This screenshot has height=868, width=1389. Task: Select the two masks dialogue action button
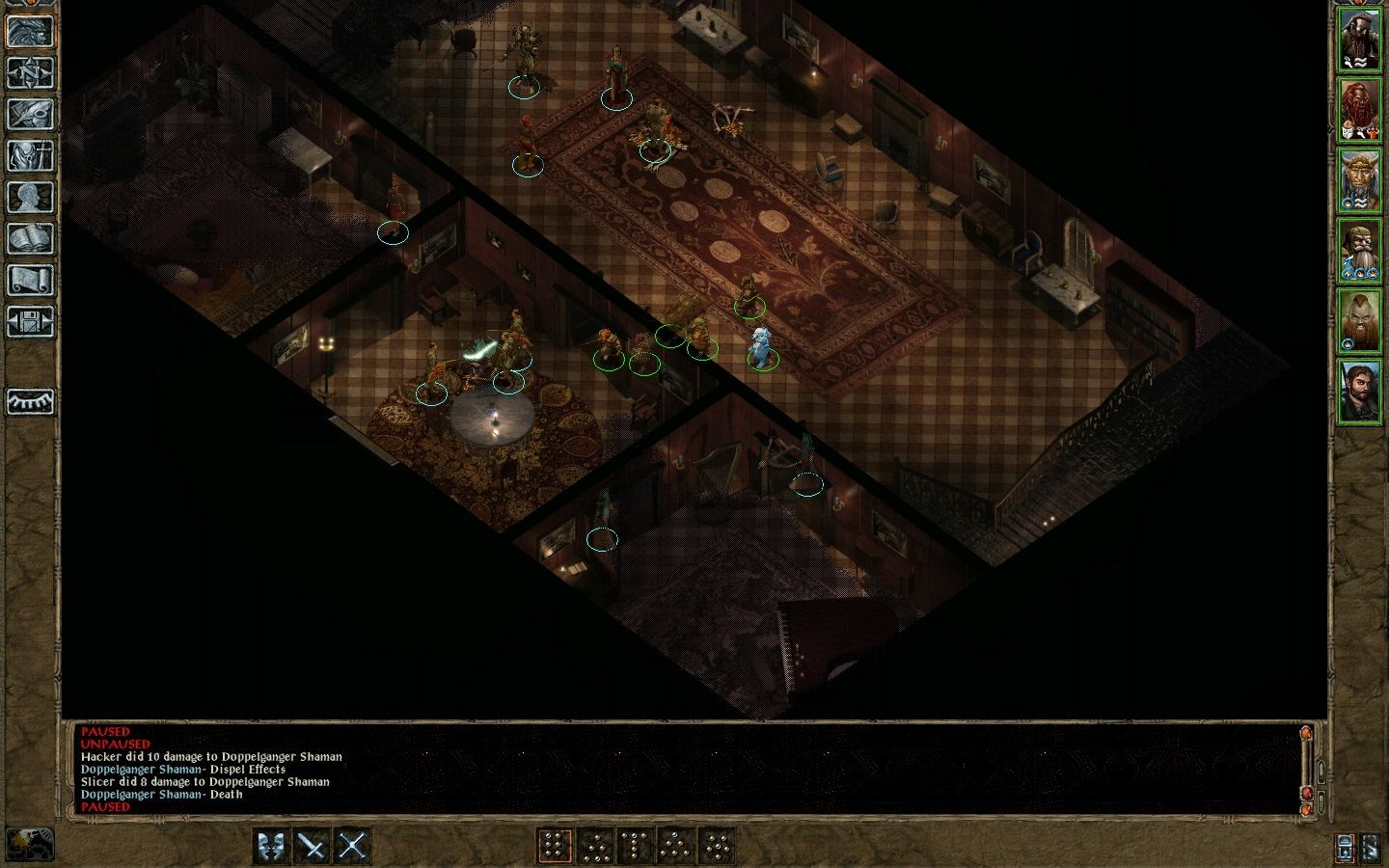271,846
